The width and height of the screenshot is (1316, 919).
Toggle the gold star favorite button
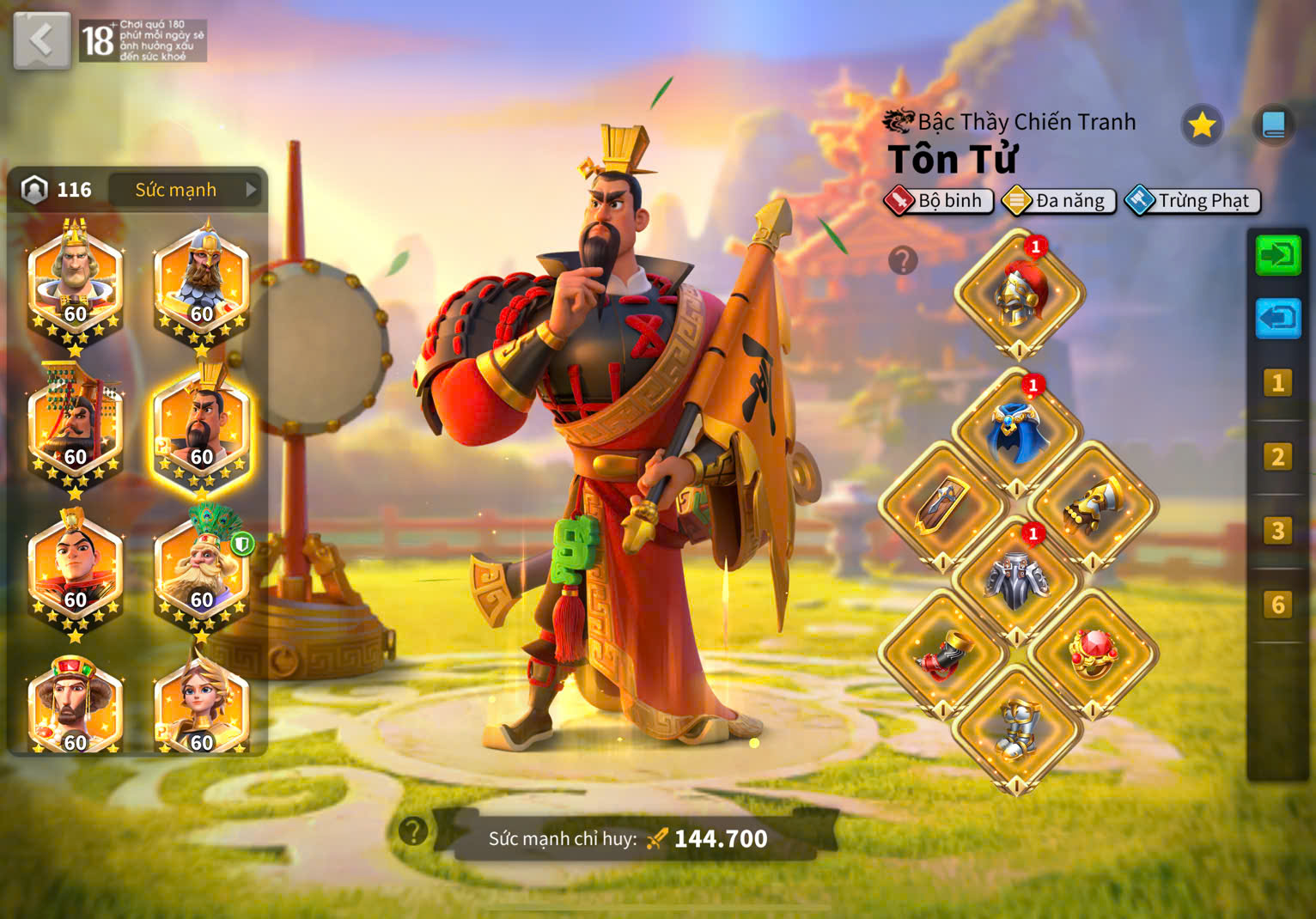pos(1201,125)
